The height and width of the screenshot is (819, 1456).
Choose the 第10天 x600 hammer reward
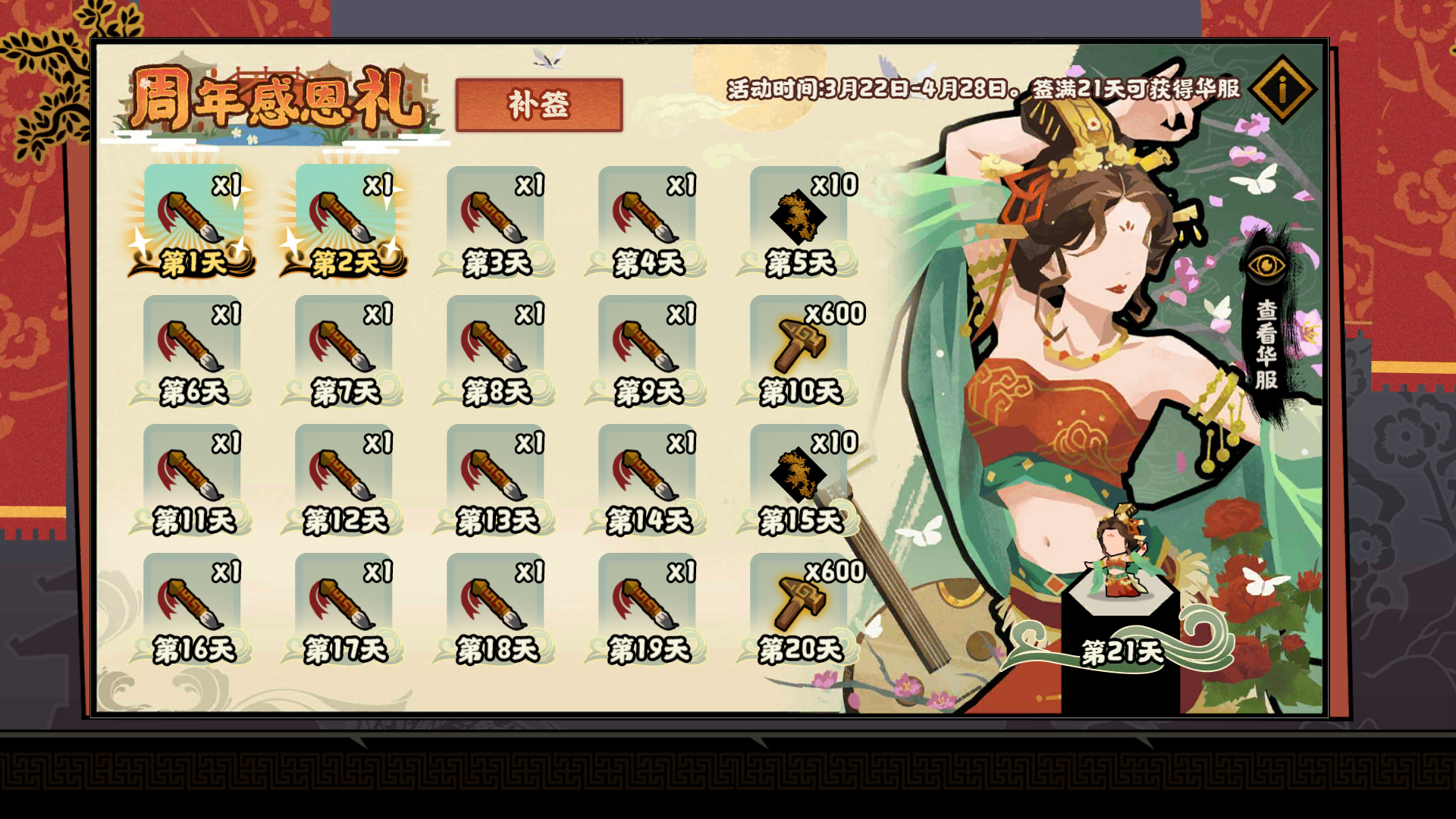pyautogui.click(x=799, y=349)
